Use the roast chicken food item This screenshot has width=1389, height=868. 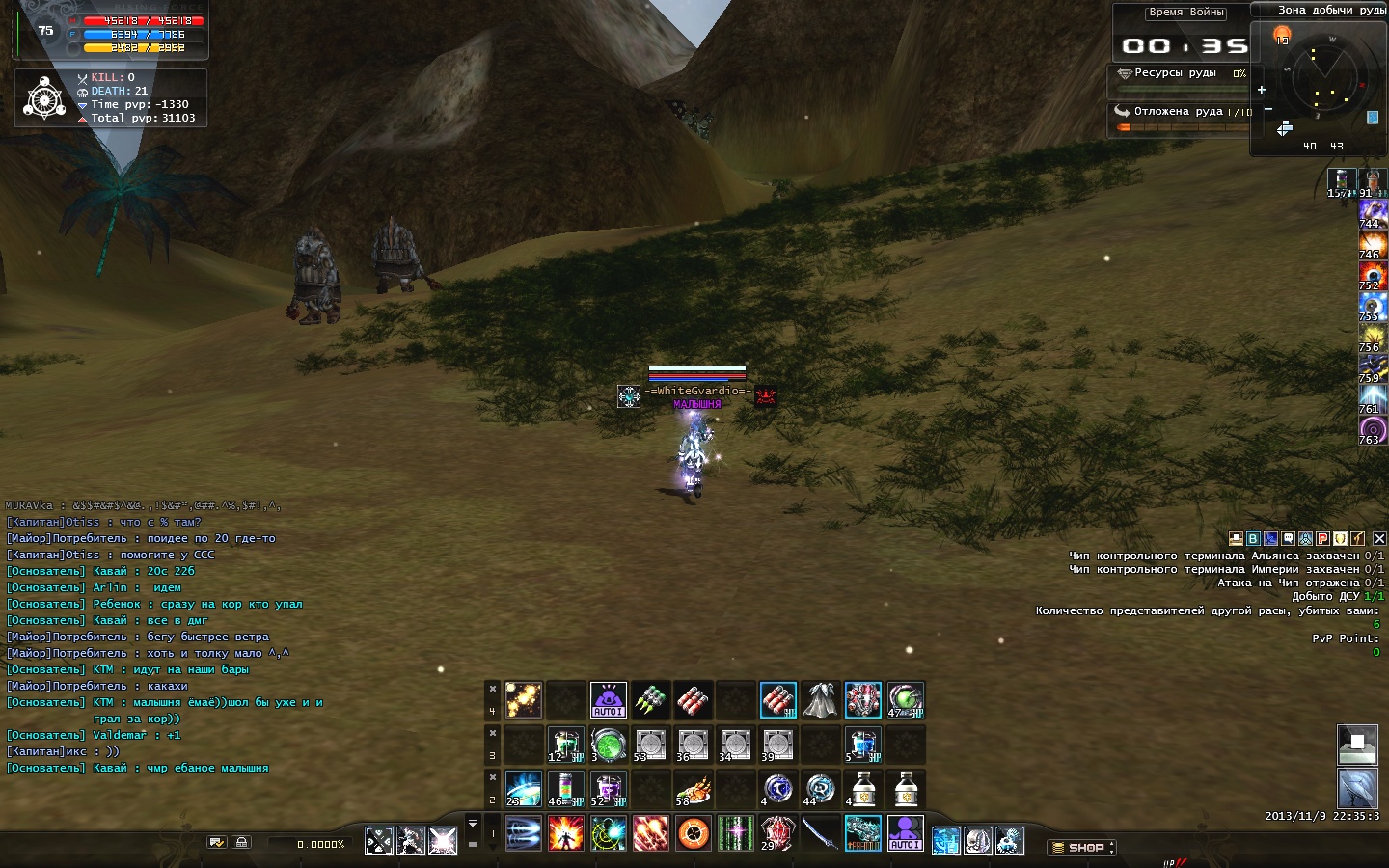(693, 789)
